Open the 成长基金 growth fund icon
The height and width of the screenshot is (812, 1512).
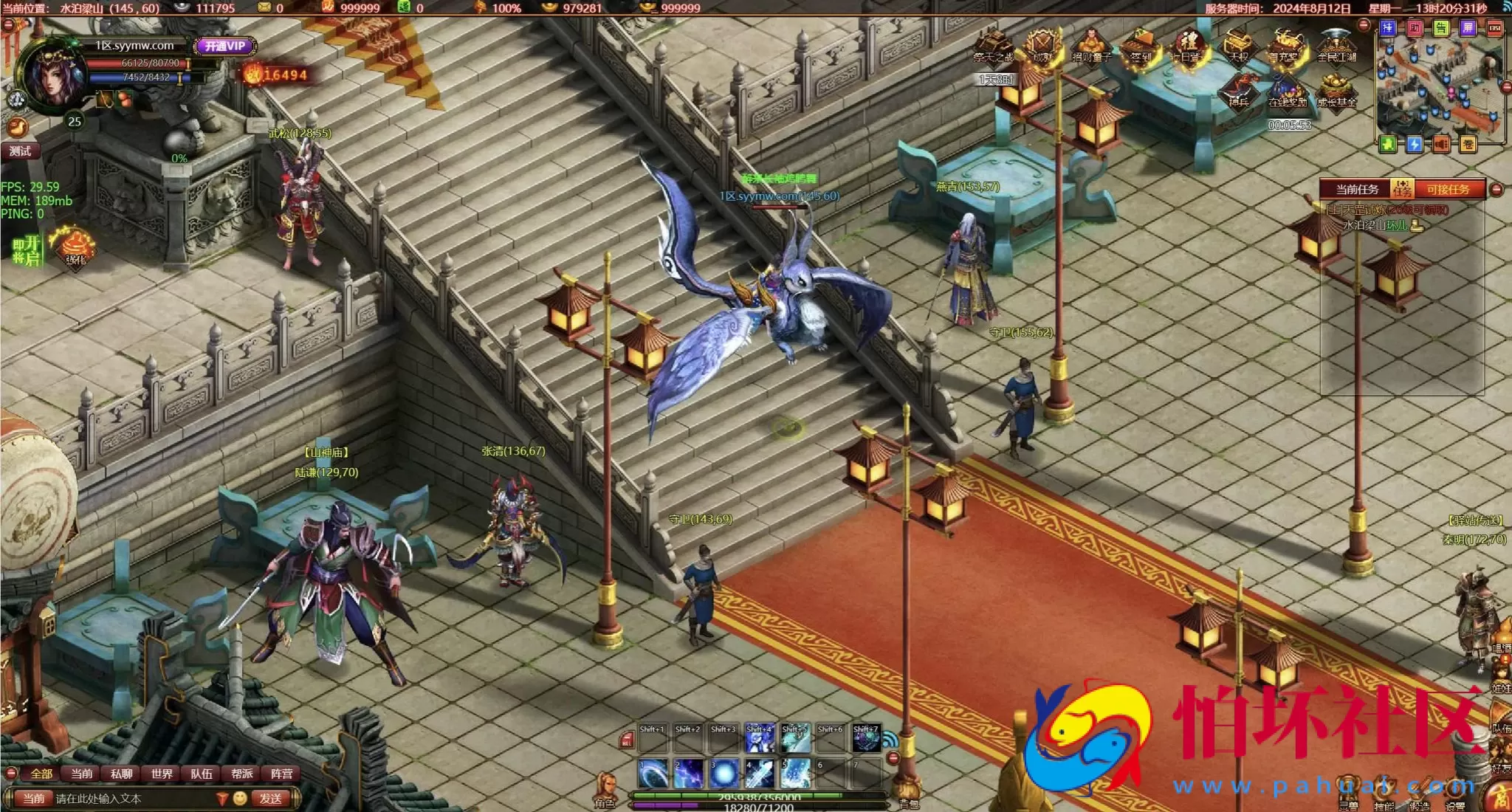point(1336,92)
